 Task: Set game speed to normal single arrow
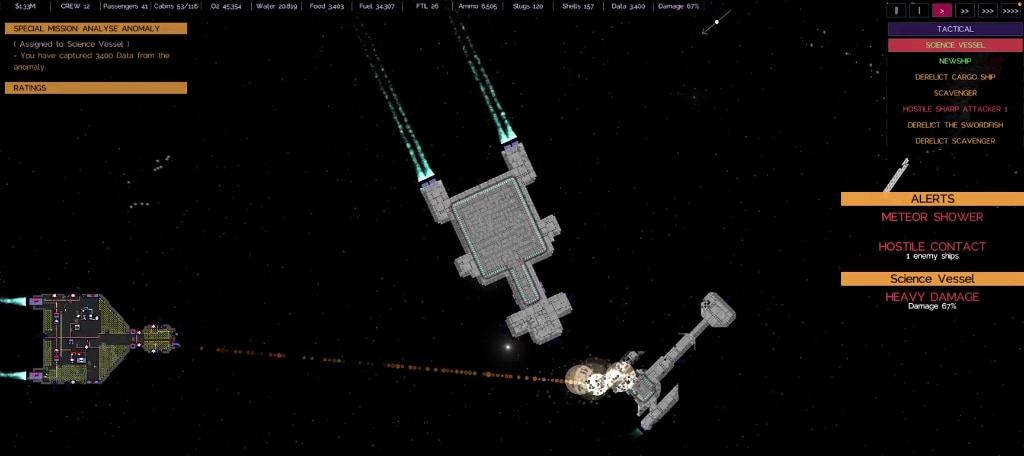(x=941, y=11)
